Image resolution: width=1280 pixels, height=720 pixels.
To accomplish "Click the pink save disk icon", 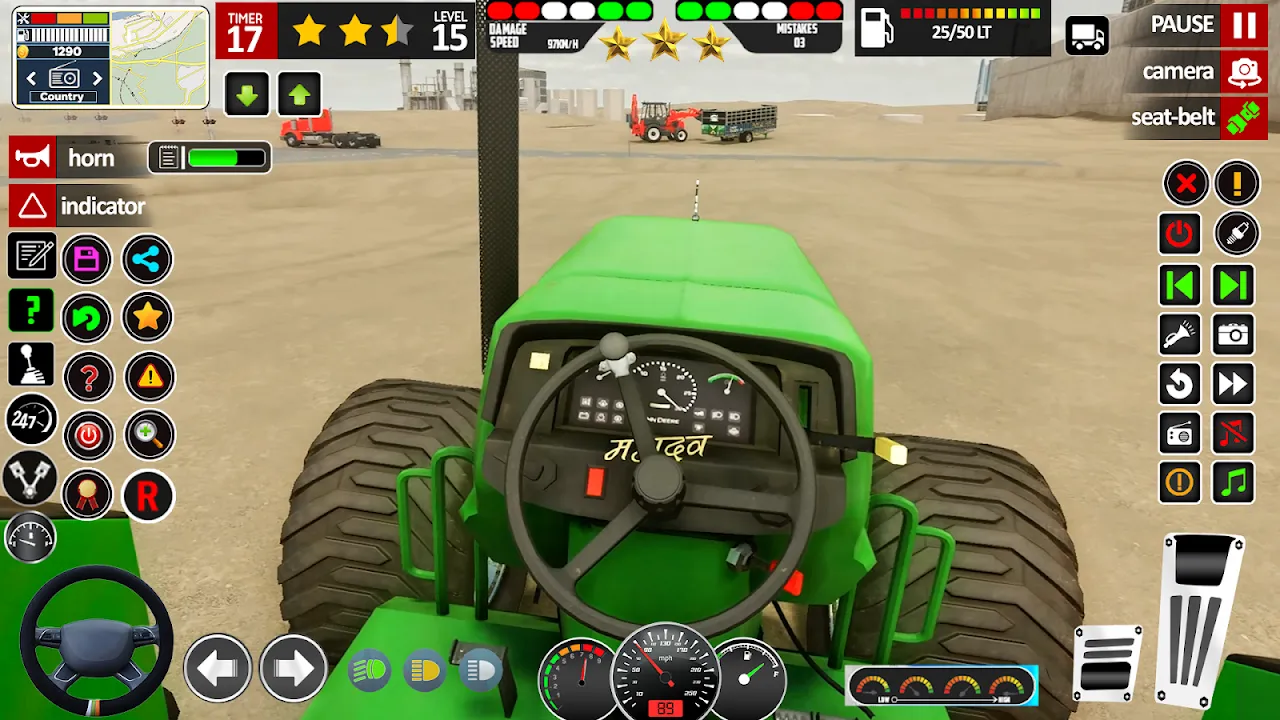I will coord(87,260).
